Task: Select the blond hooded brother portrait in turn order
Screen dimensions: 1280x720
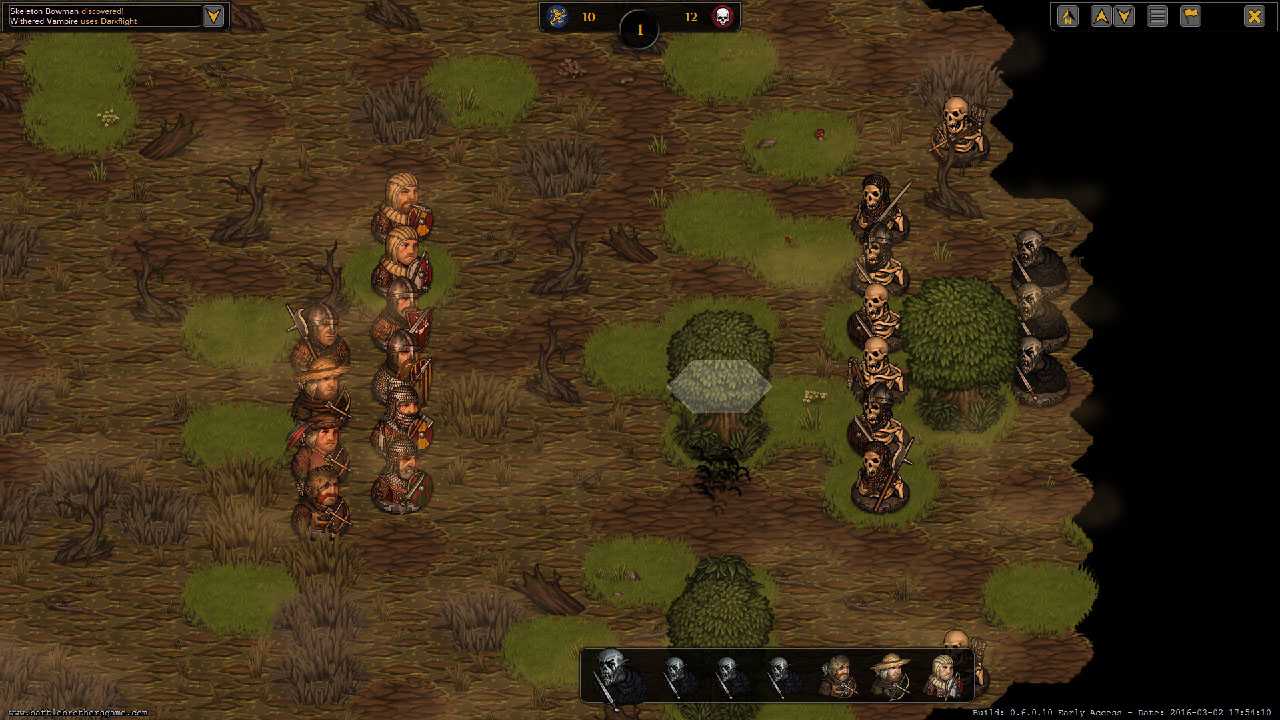Action: (943, 677)
